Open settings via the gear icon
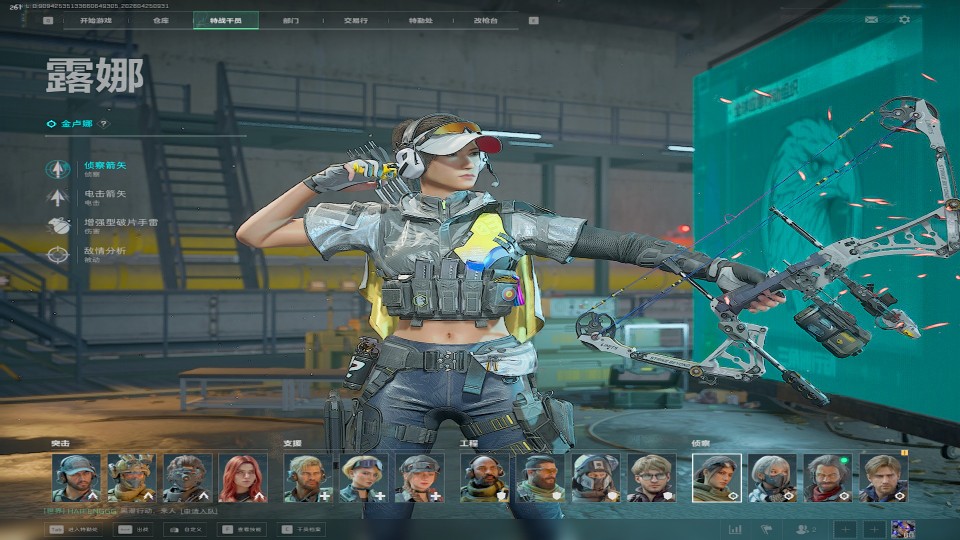 click(x=905, y=20)
